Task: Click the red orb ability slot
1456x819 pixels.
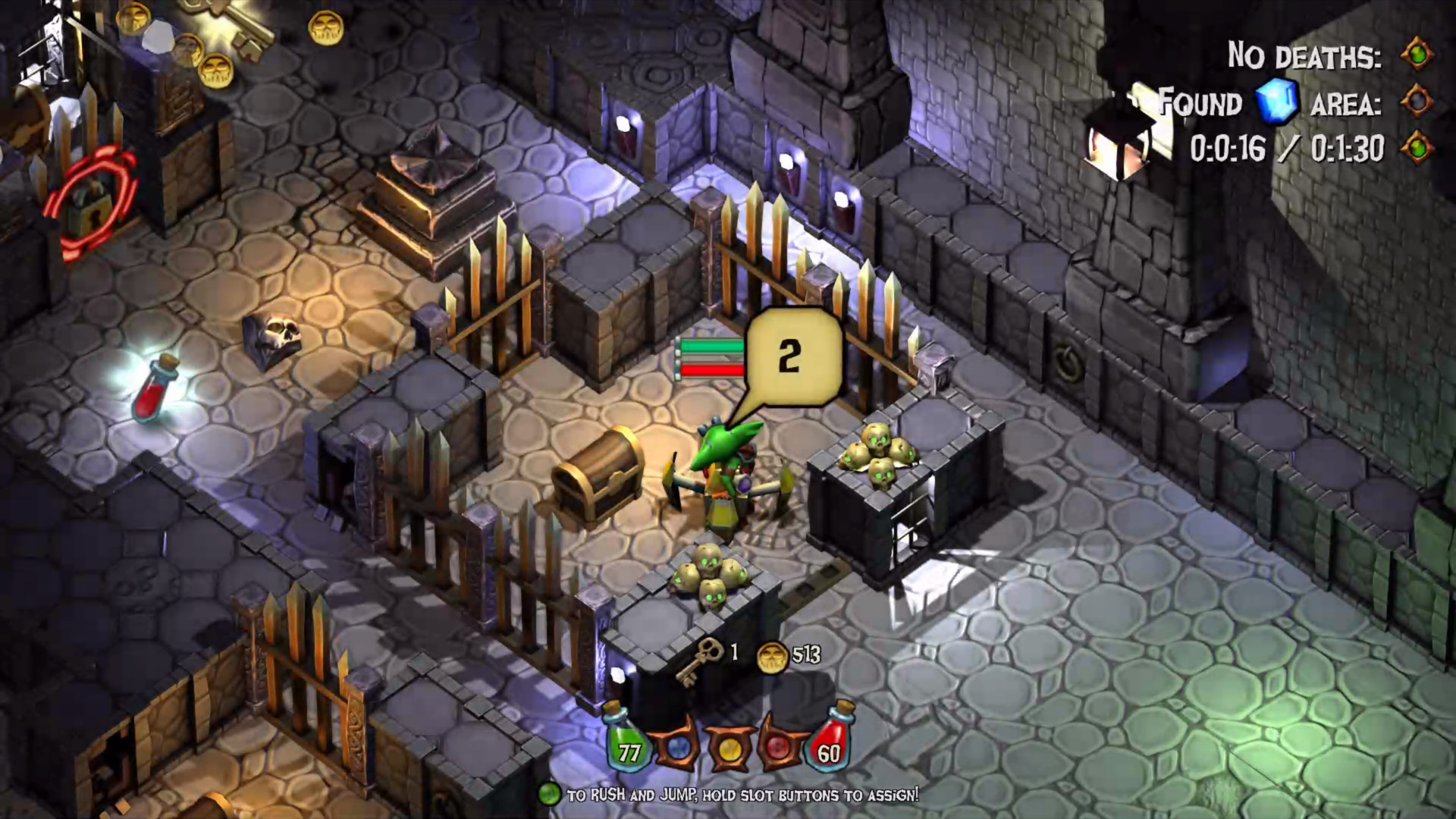Action: 778,748
